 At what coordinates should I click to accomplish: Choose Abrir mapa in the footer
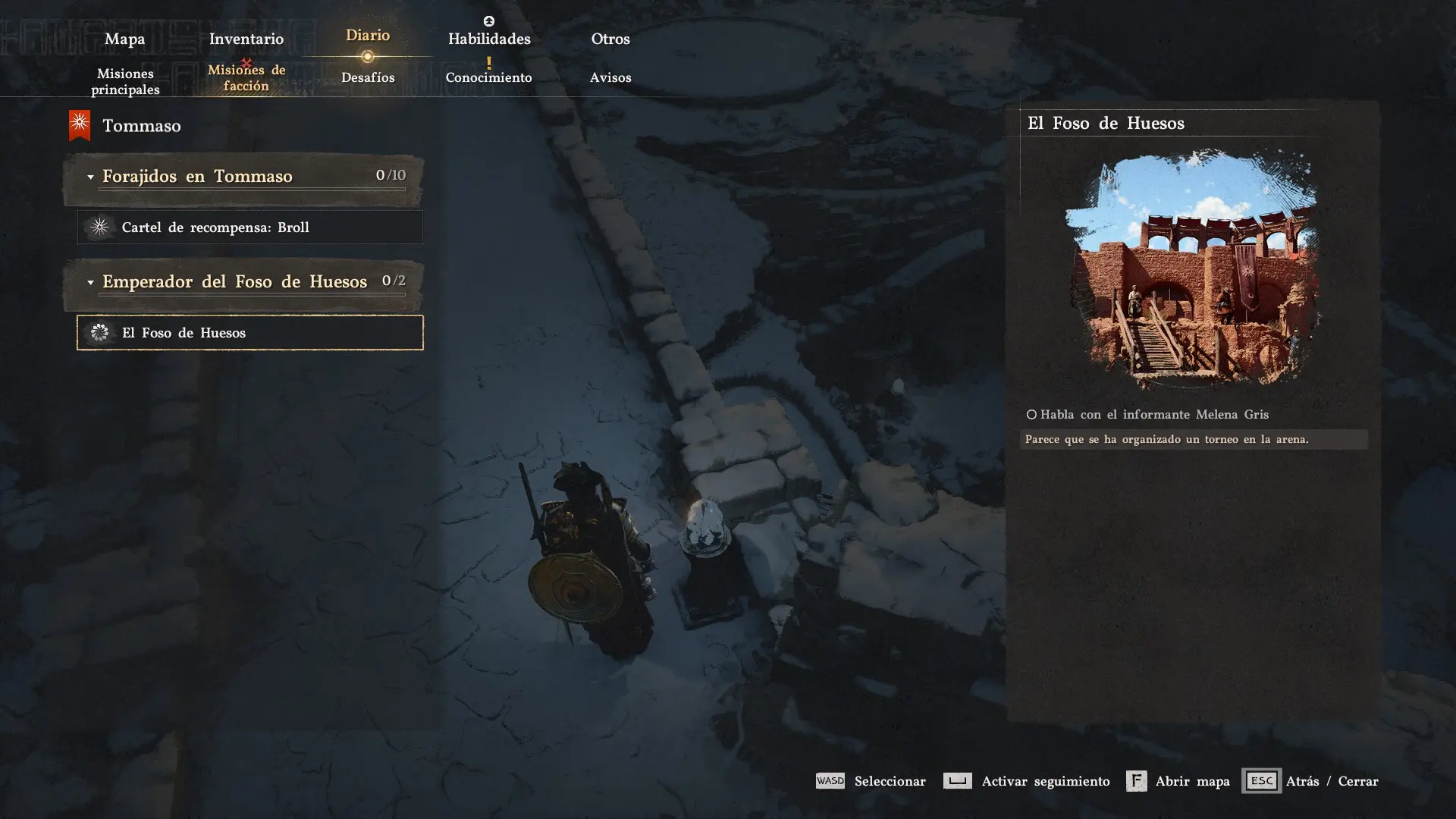[x=1178, y=781]
